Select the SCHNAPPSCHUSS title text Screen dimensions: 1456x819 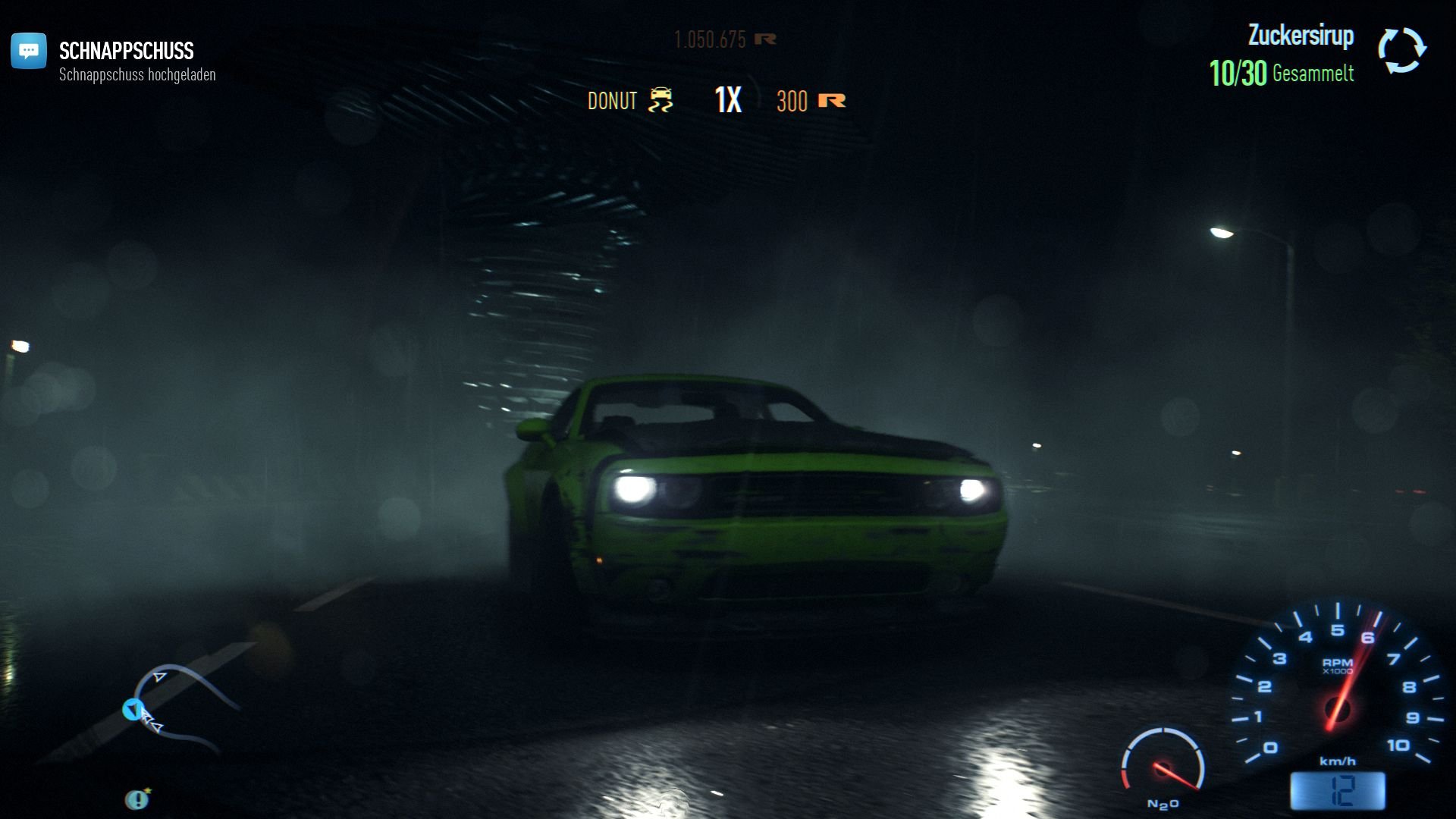(127, 52)
